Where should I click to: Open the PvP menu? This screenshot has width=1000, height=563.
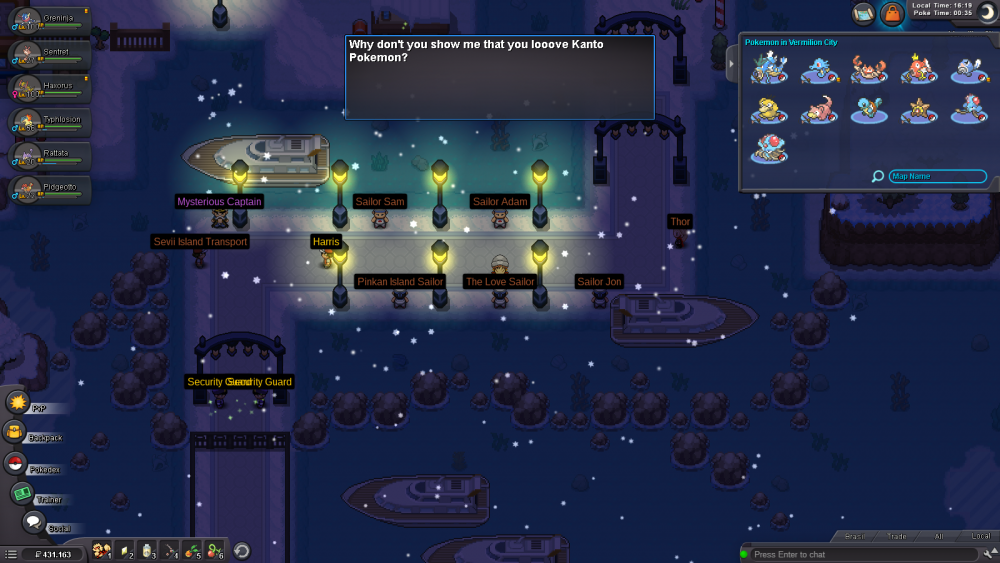(18, 402)
